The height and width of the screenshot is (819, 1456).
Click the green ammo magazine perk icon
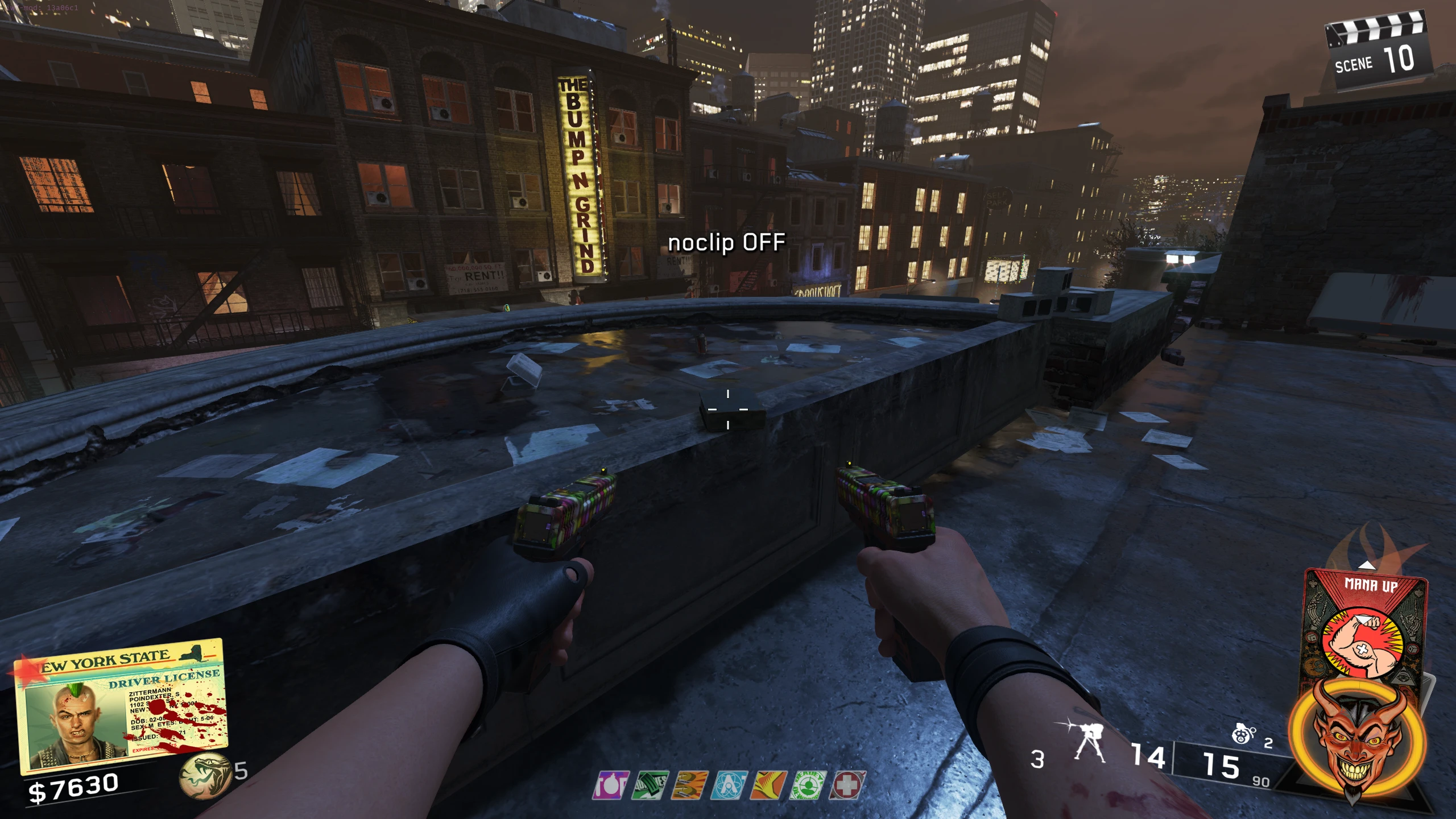650,785
